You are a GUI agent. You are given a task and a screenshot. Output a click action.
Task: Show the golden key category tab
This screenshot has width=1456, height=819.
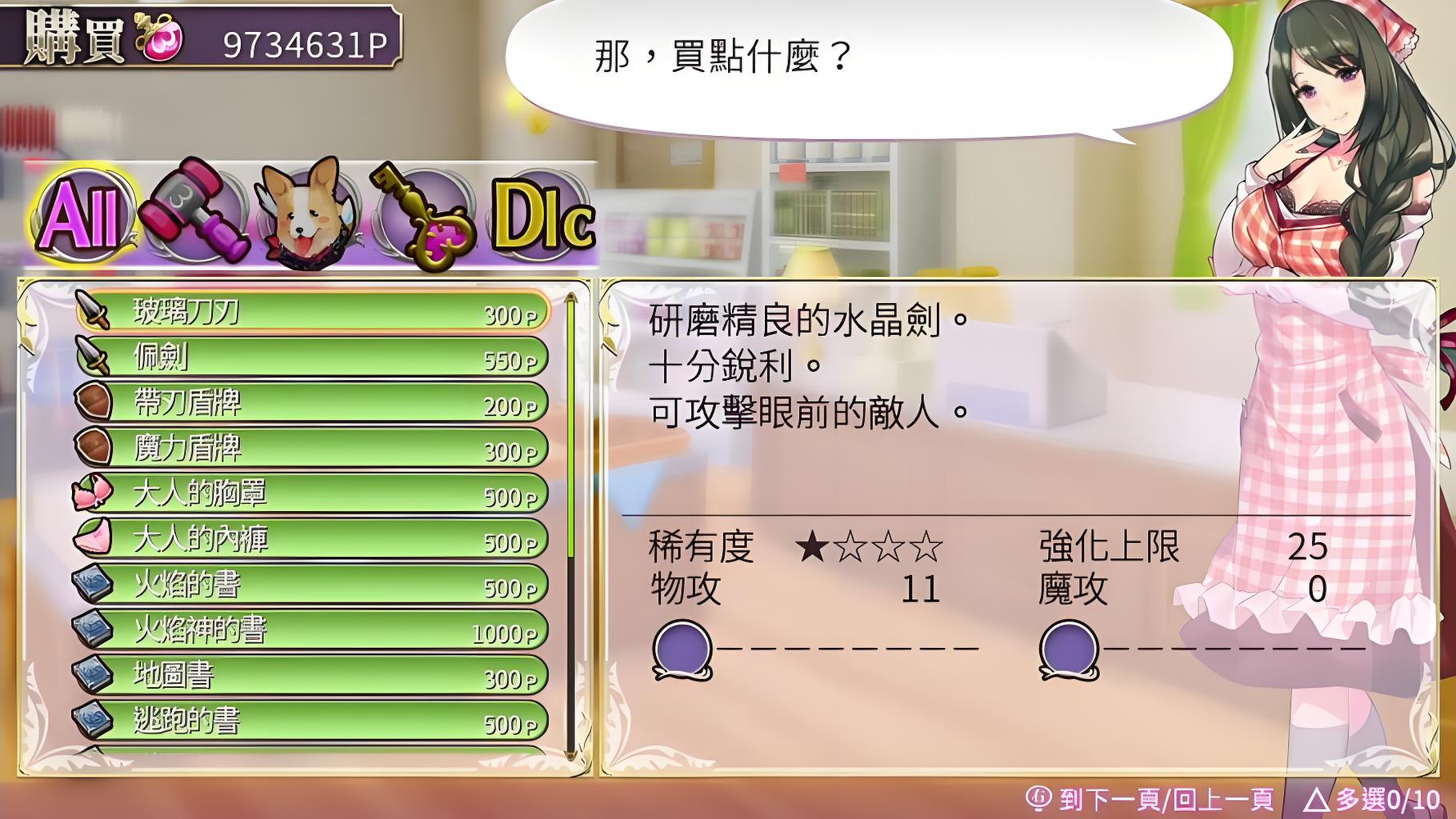point(424,216)
